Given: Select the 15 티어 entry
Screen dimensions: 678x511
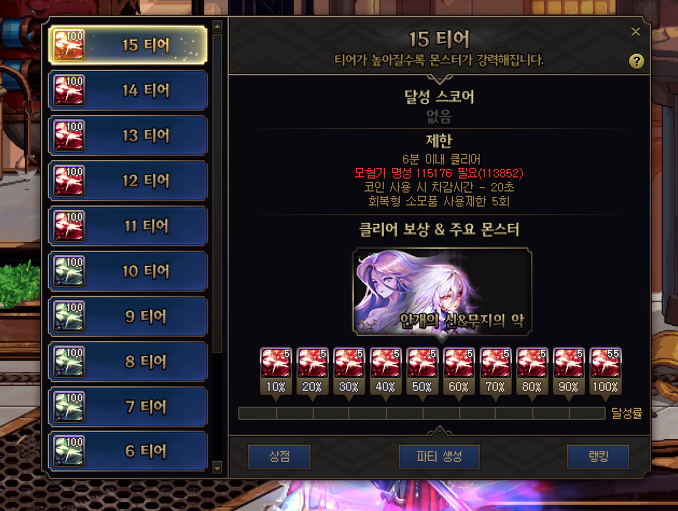Looking at the screenshot, I should tap(128, 45).
